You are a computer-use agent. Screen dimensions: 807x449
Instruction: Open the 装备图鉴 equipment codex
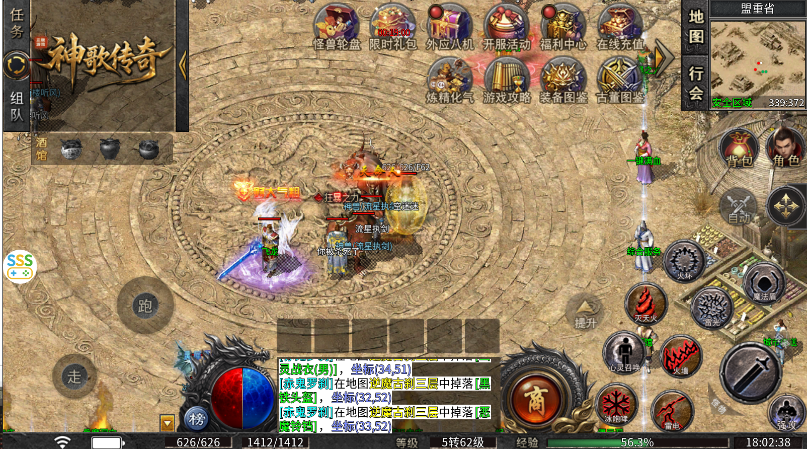point(564,79)
